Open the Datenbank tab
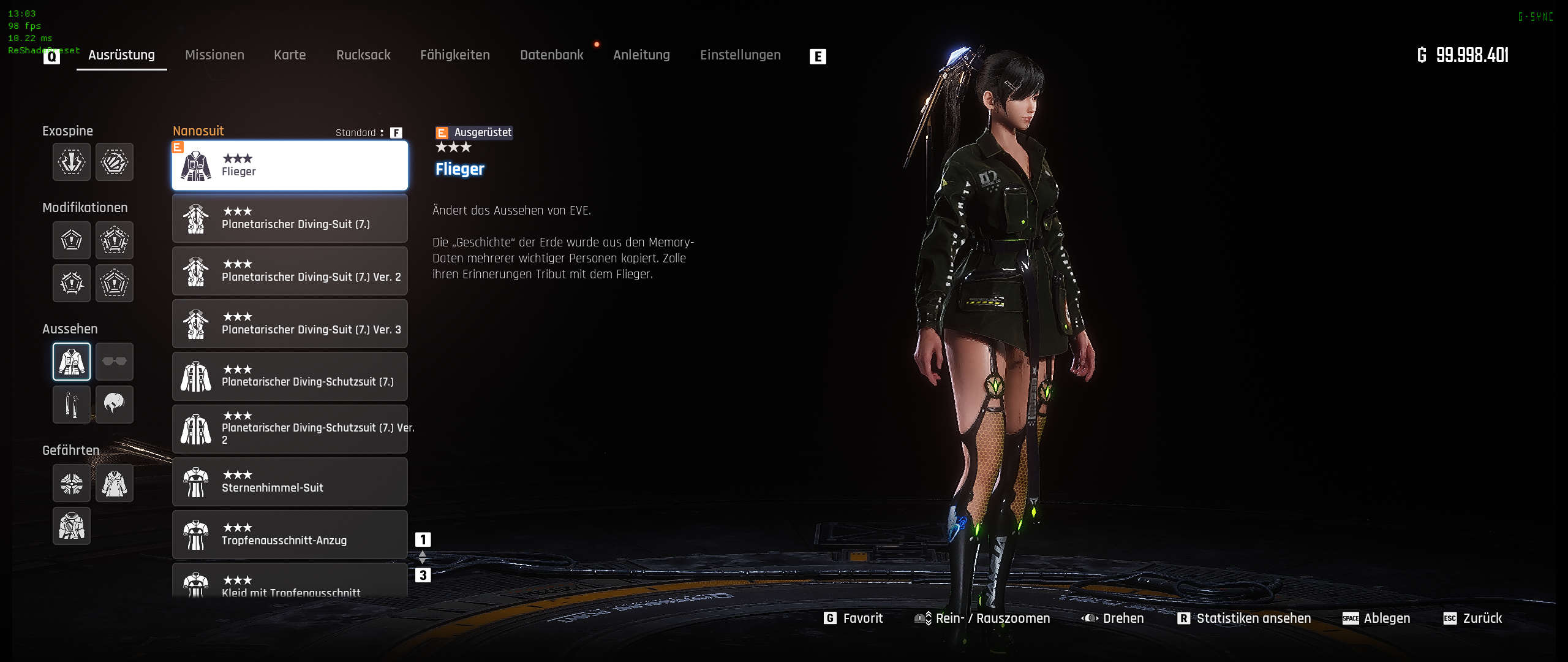Image resolution: width=1568 pixels, height=662 pixels. tap(551, 55)
